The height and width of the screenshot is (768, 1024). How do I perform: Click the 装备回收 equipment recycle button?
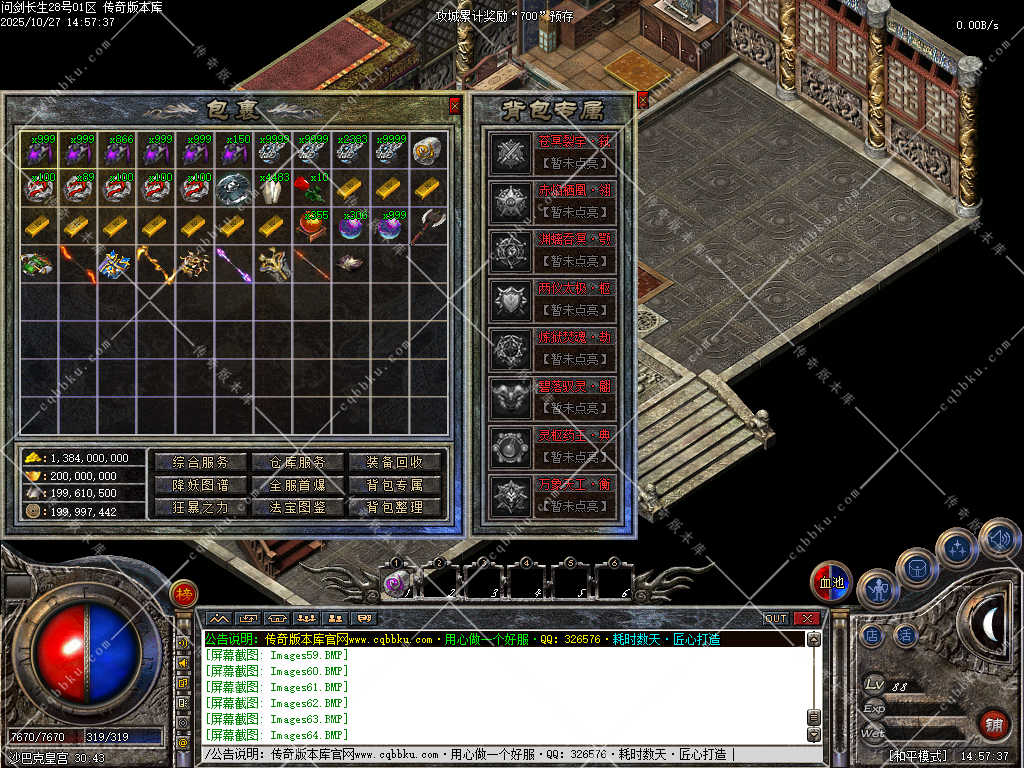point(394,462)
